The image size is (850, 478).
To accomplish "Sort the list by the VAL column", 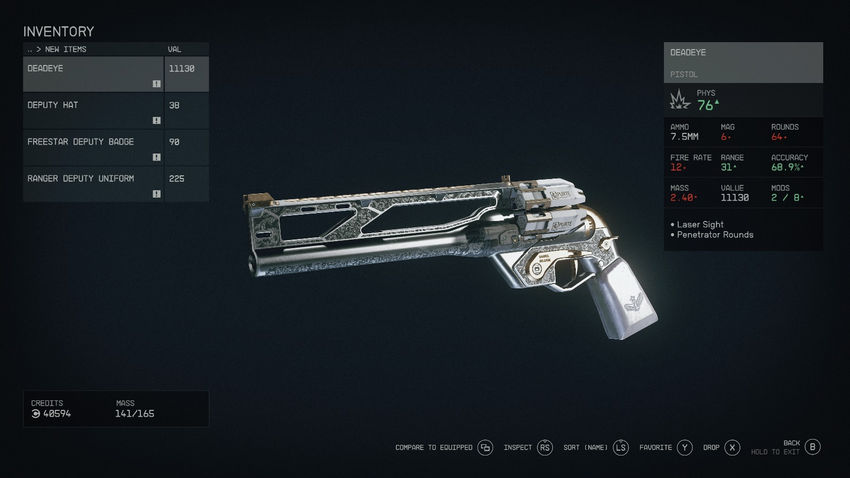I will pos(175,49).
